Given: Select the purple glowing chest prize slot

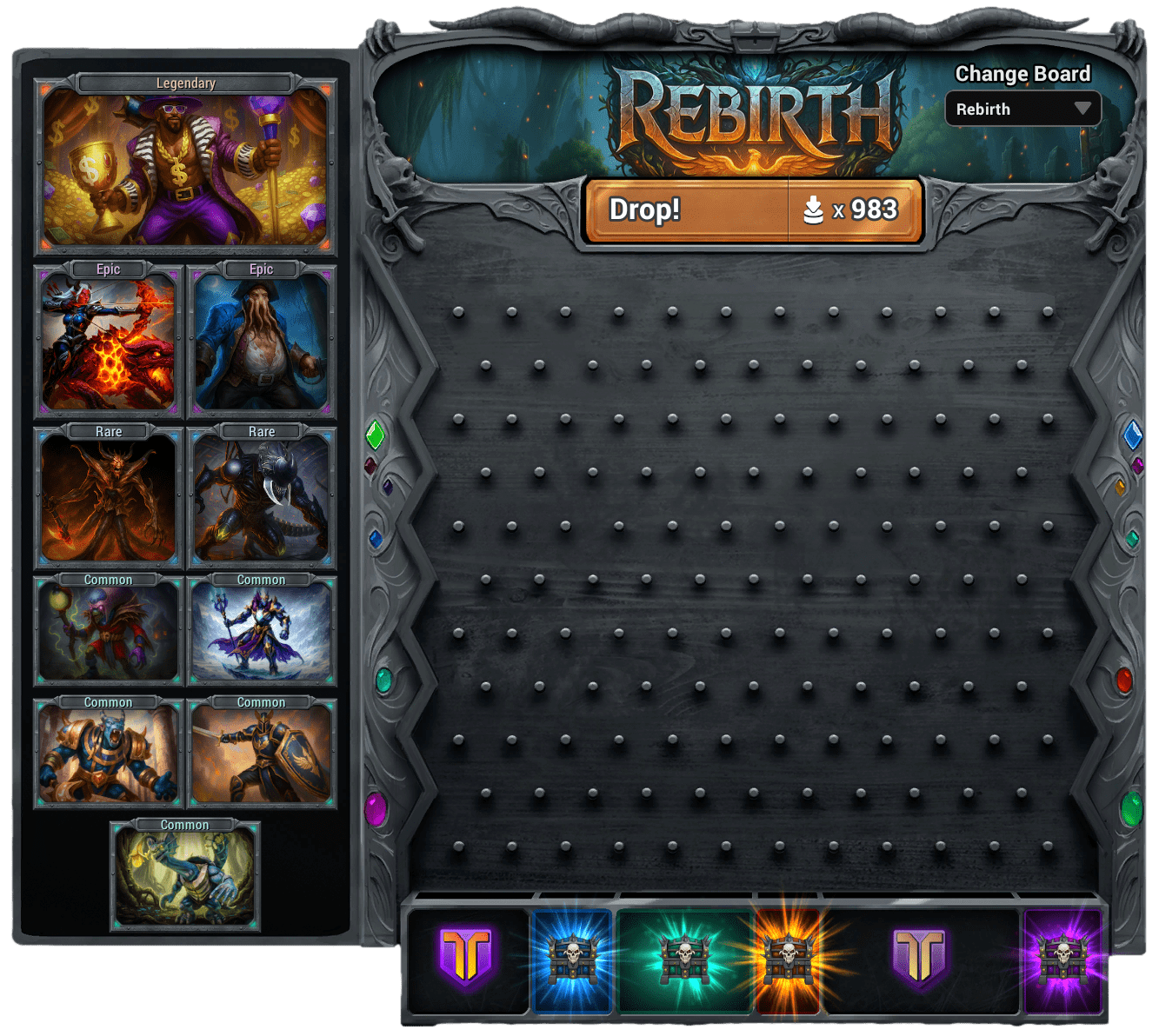Looking at the screenshot, I should point(1062,960).
